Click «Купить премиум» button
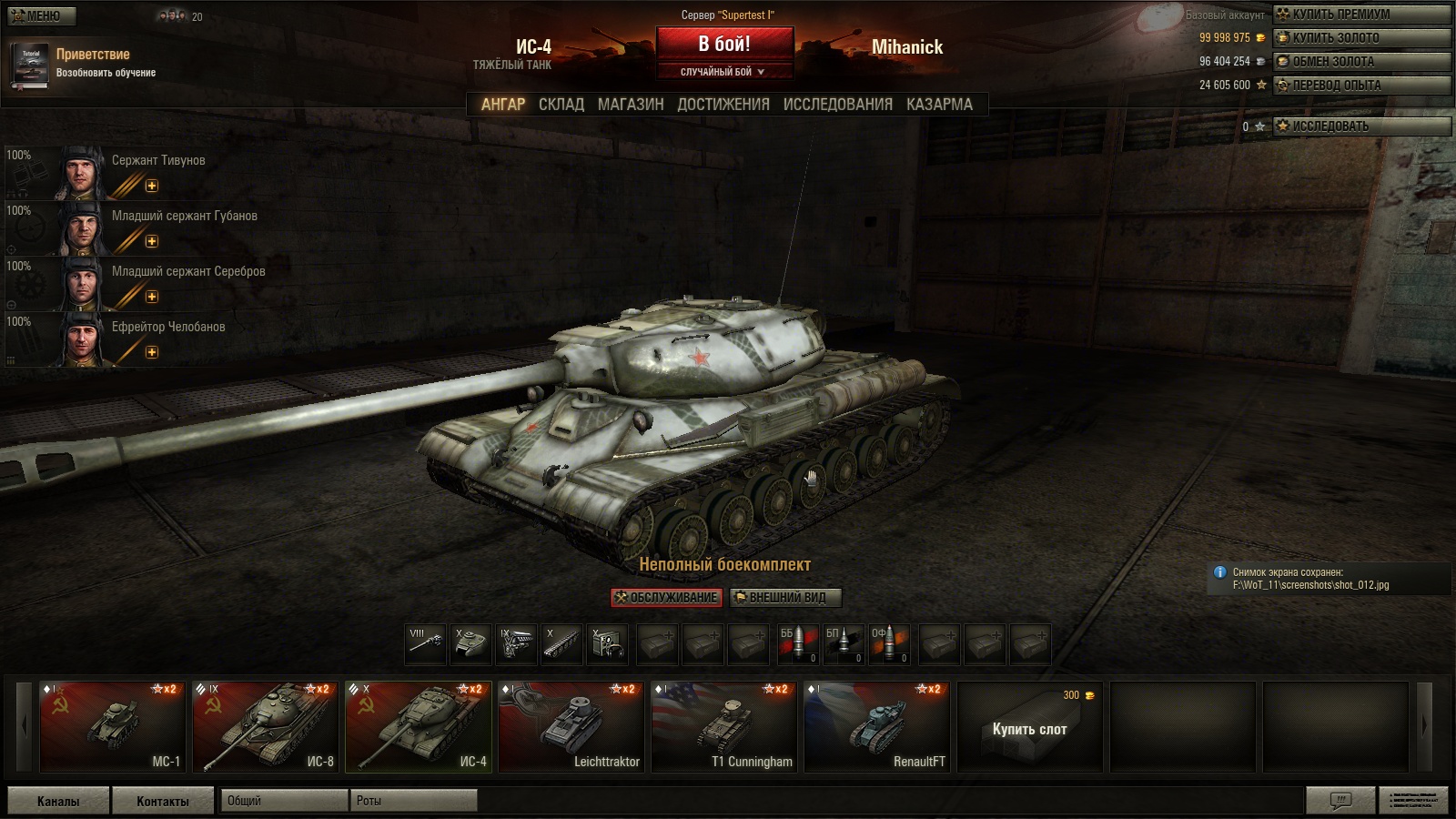The image size is (1456, 819). (1361, 15)
